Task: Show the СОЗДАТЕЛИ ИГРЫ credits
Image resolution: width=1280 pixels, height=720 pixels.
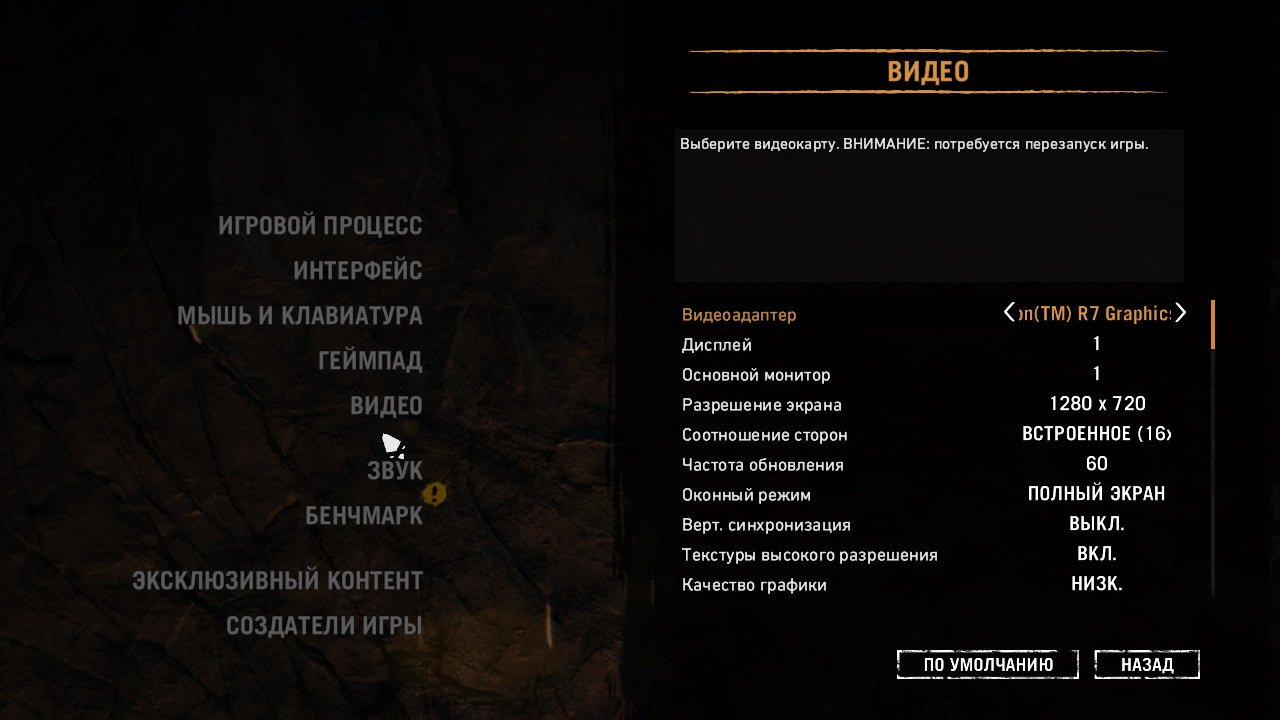Action: 324,626
